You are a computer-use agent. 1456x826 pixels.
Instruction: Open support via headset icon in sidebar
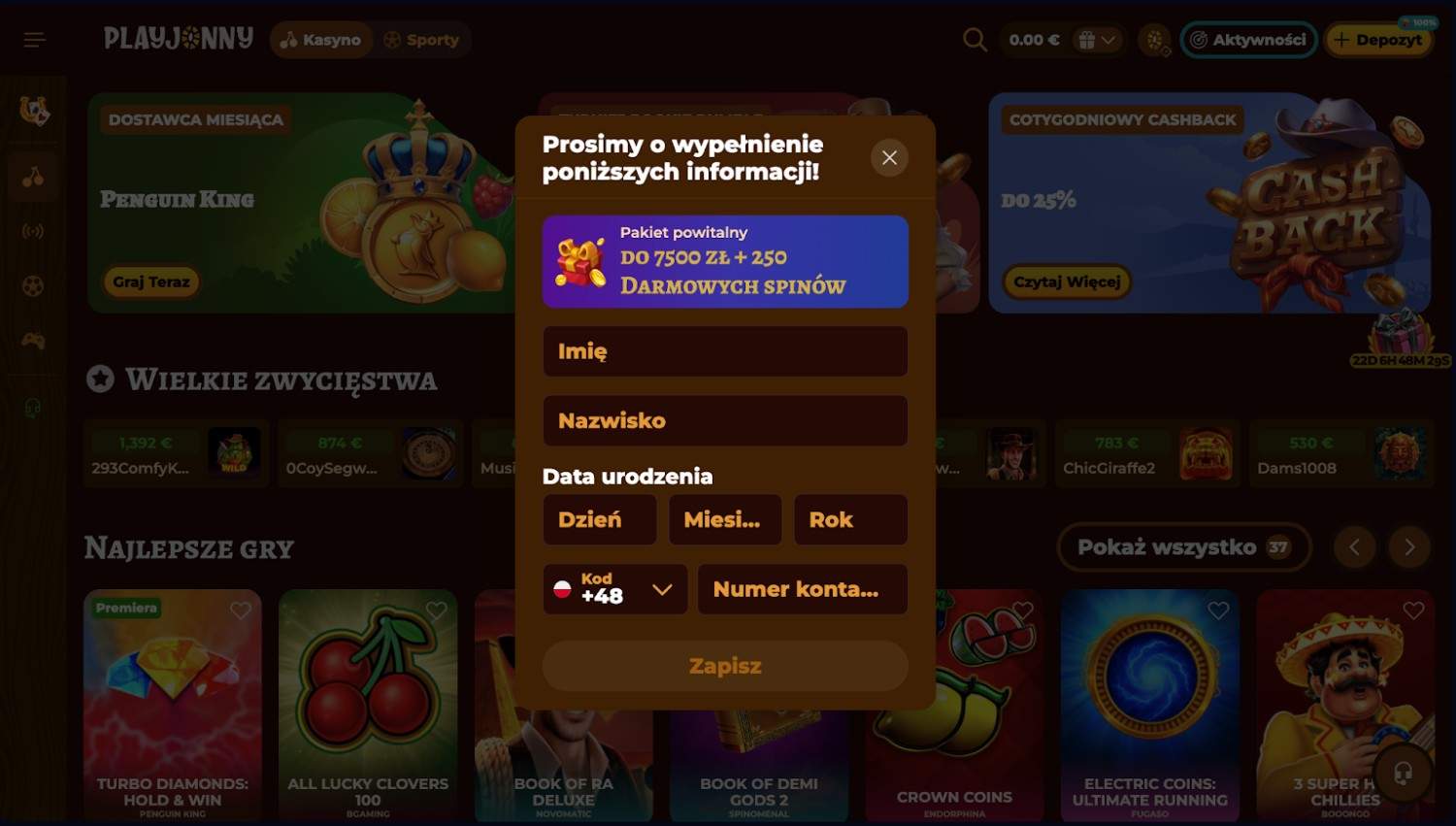tap(33, 408)
